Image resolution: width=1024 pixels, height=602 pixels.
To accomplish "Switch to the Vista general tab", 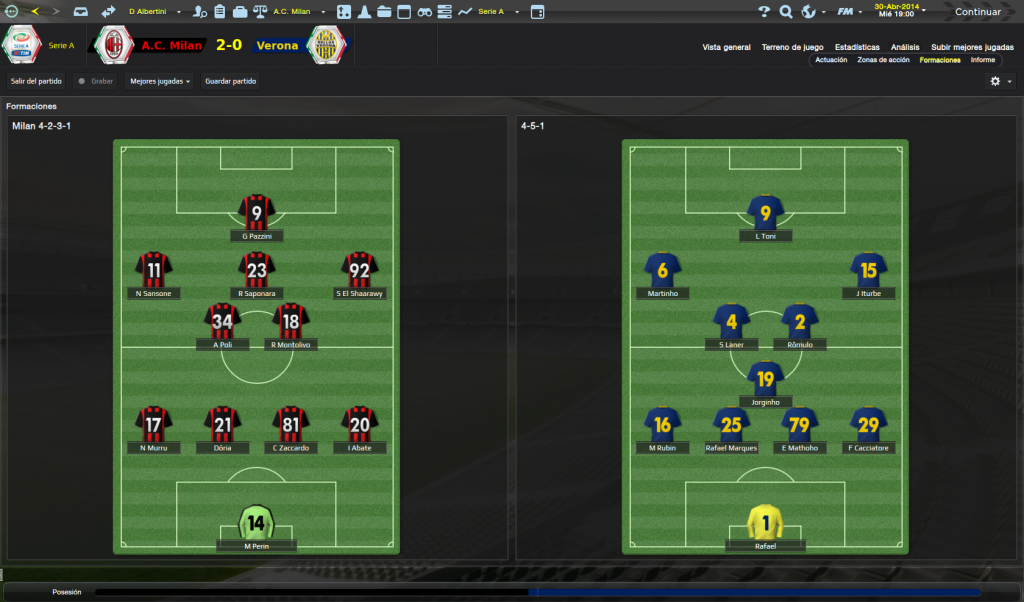I will [x=726, y=47].
